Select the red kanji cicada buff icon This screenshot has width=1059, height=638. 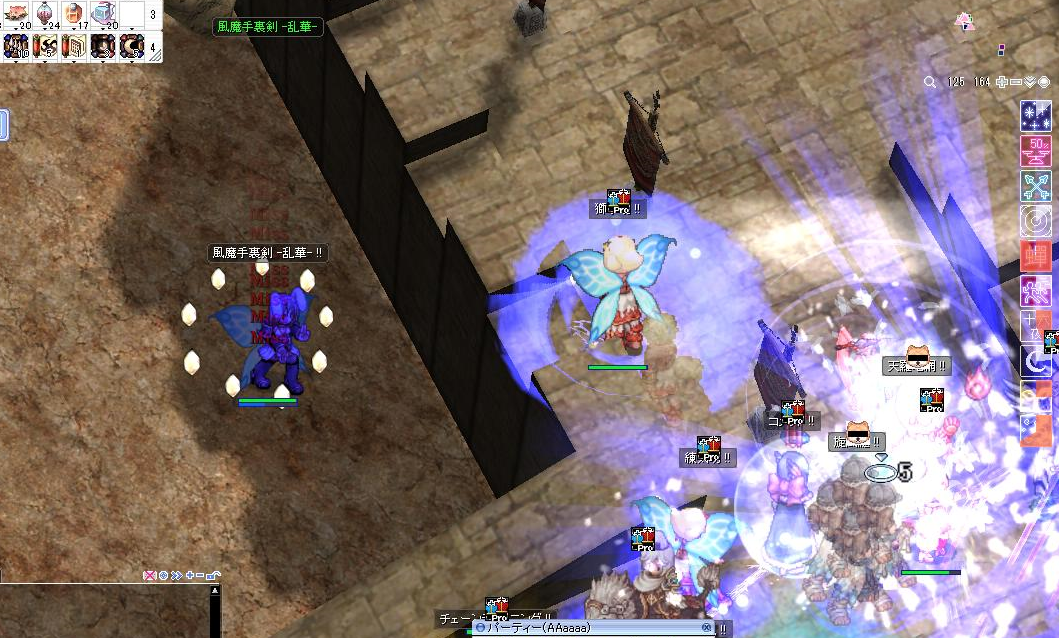click(1035, 256)
